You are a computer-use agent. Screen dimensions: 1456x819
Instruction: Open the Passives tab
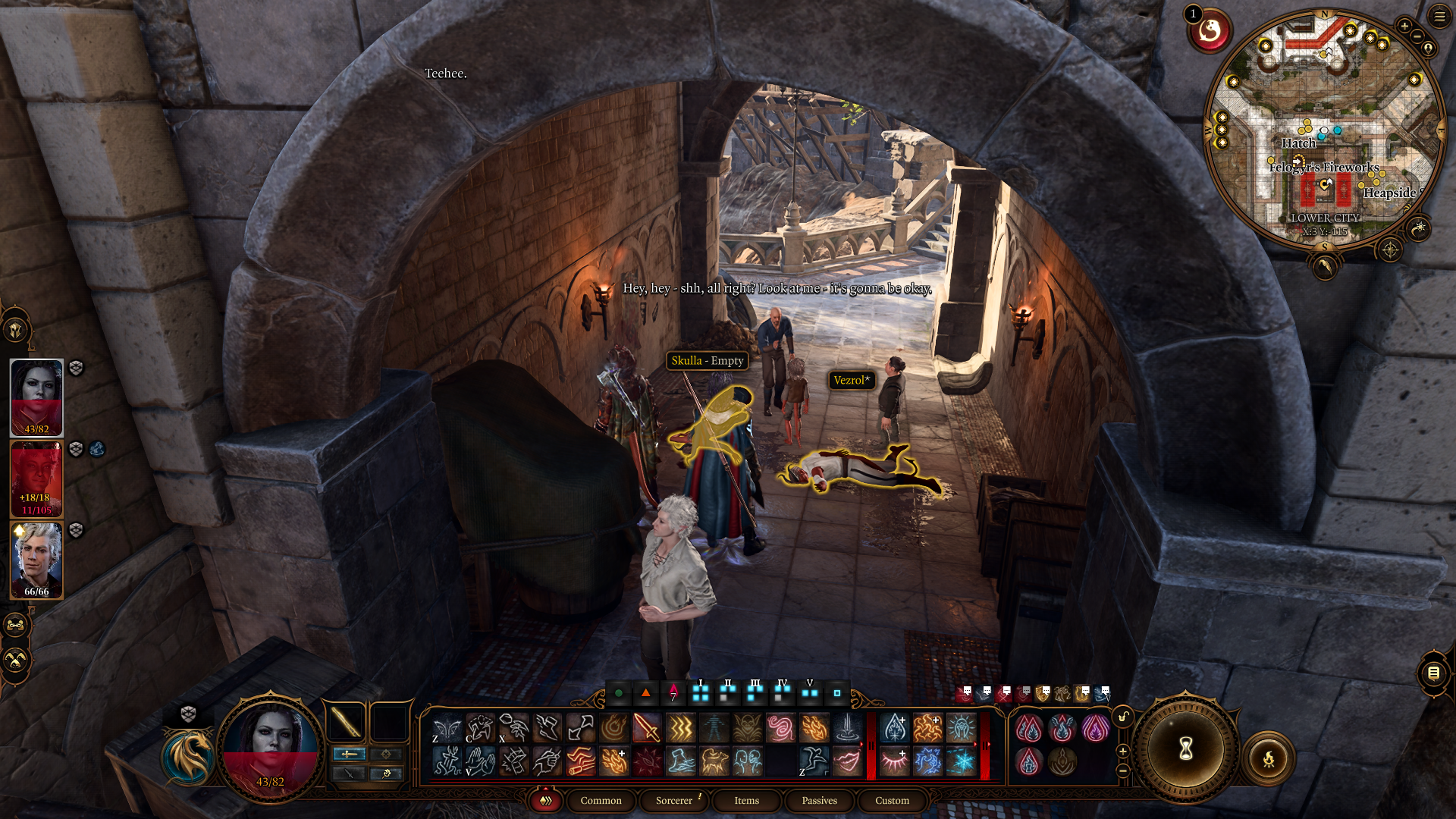pos(820,801)
